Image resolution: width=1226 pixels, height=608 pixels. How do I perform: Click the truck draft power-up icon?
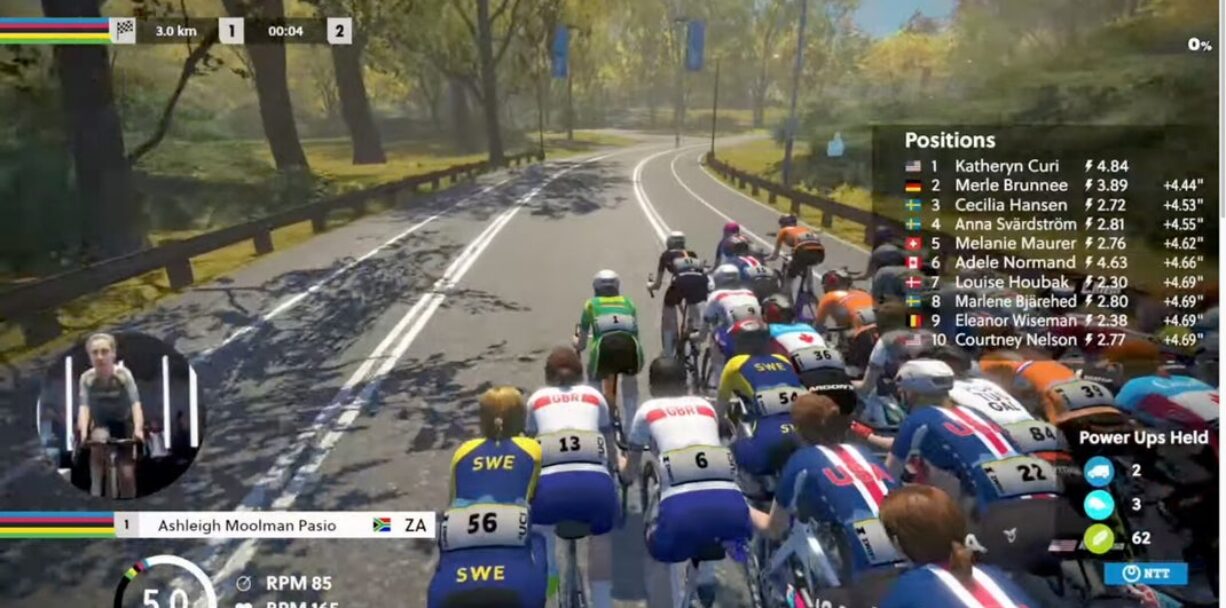click(1098, 471)
